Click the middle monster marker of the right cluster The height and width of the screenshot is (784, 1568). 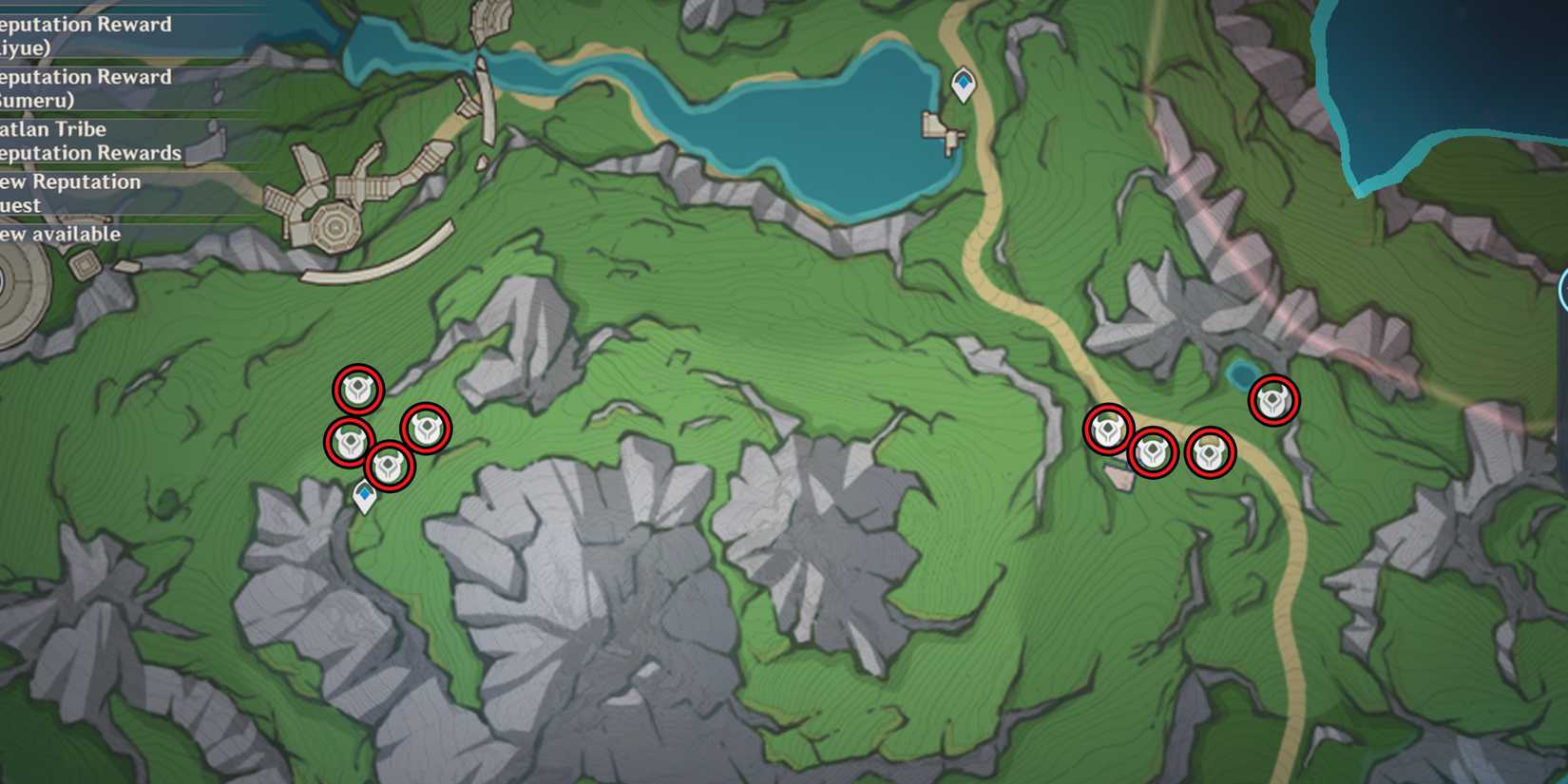(x=1152, y=452)
